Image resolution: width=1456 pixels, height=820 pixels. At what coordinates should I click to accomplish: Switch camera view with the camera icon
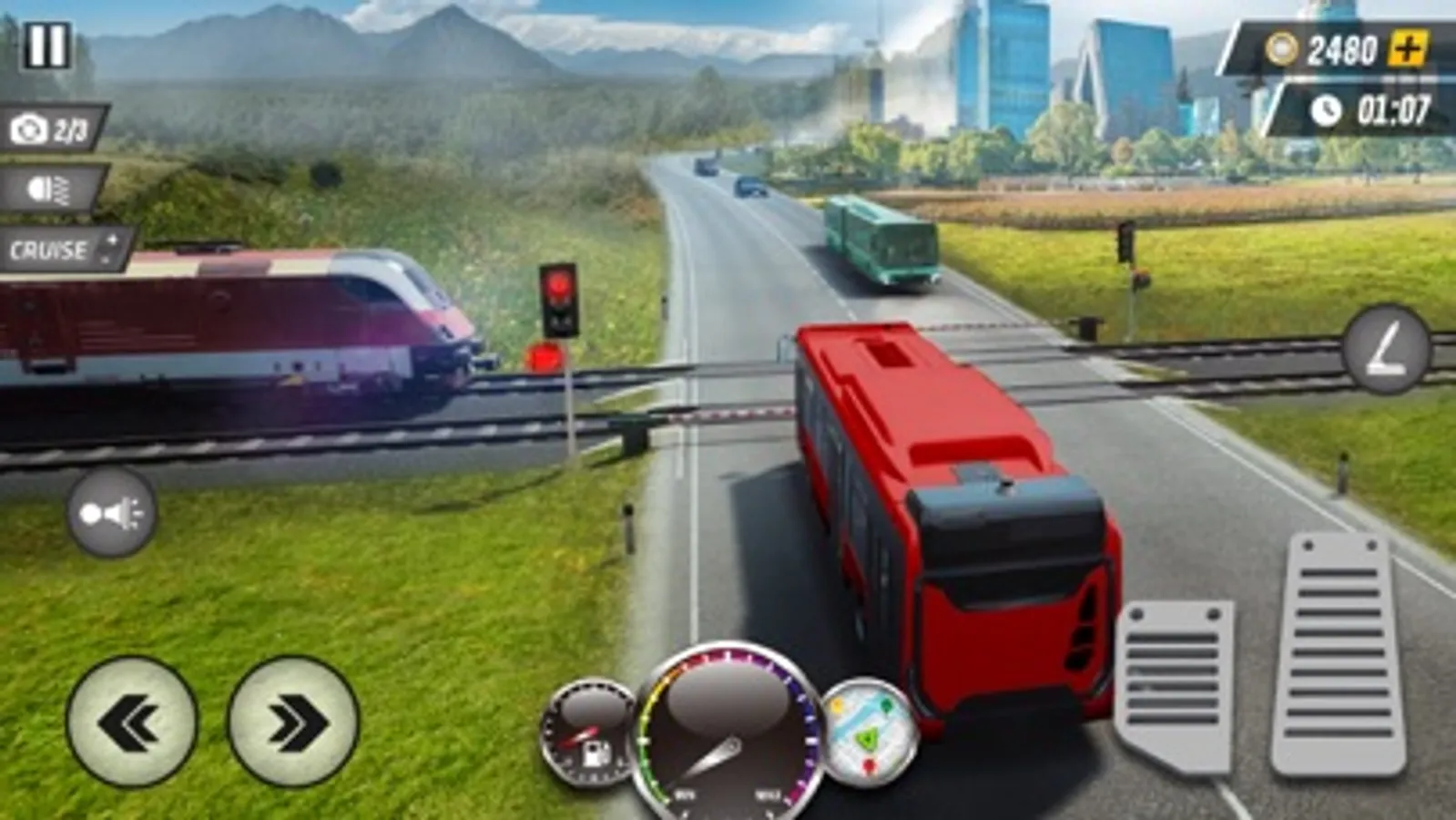(x=27, y=128)
